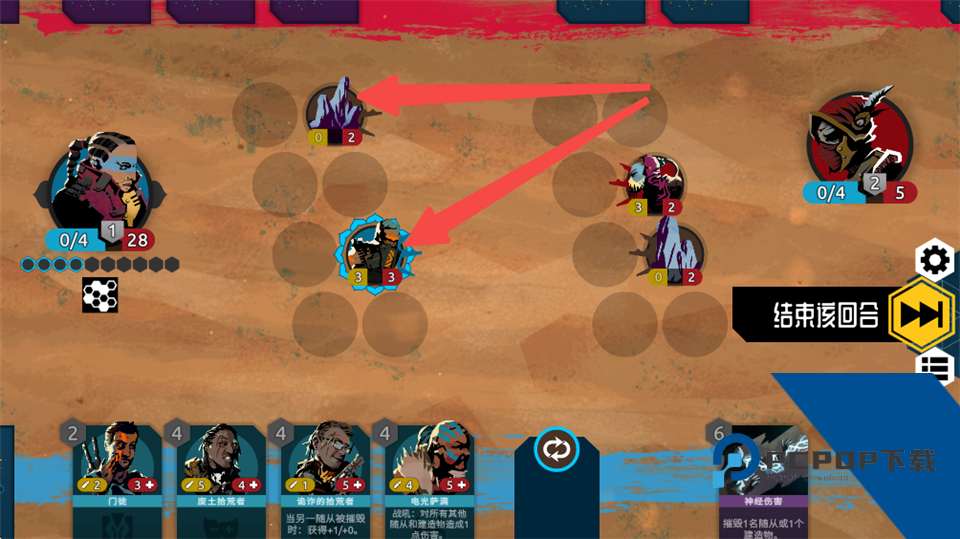This screenshot has width=960, height=539.
Task: Click the circular swap-arrows button above the hand
Action: (556, 449)
